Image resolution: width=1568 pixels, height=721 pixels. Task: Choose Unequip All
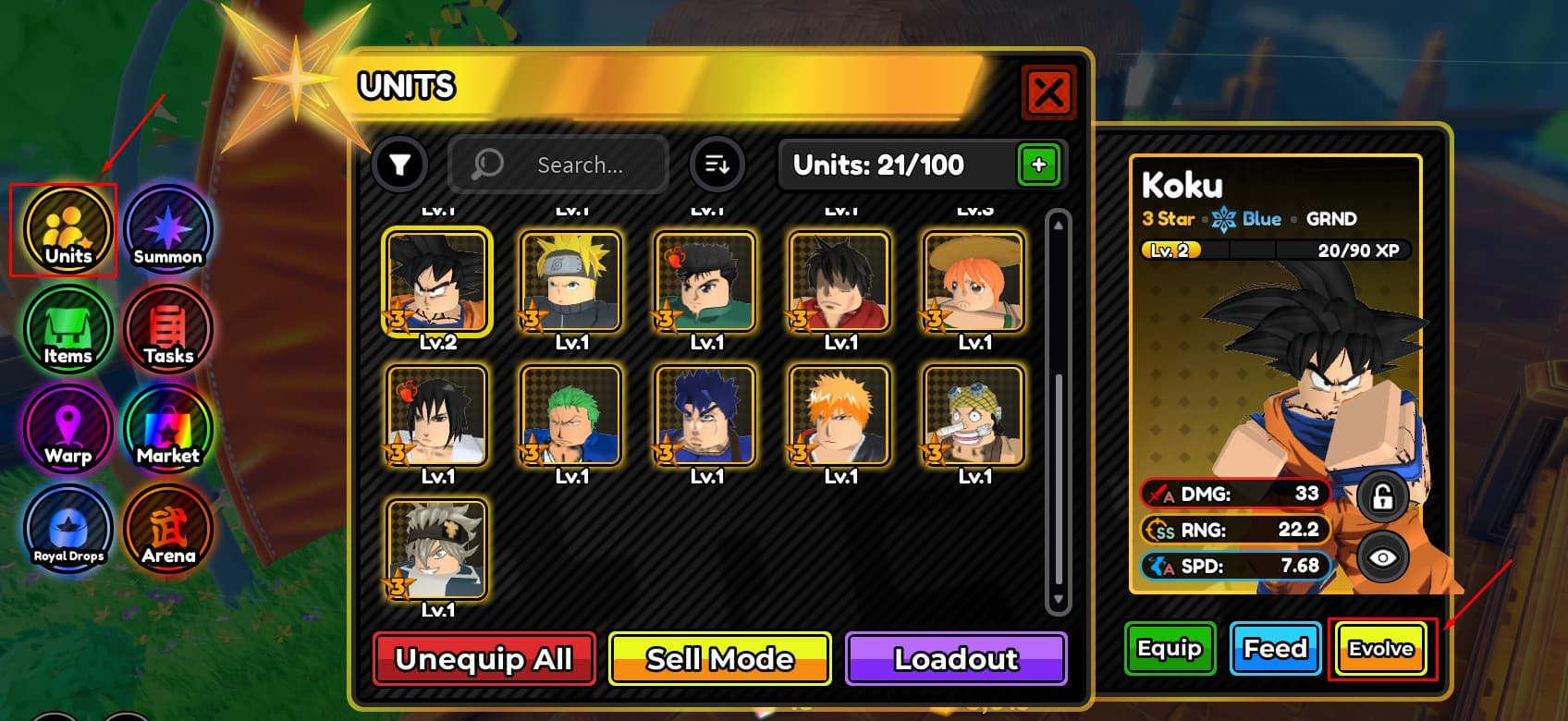(484, 659)
